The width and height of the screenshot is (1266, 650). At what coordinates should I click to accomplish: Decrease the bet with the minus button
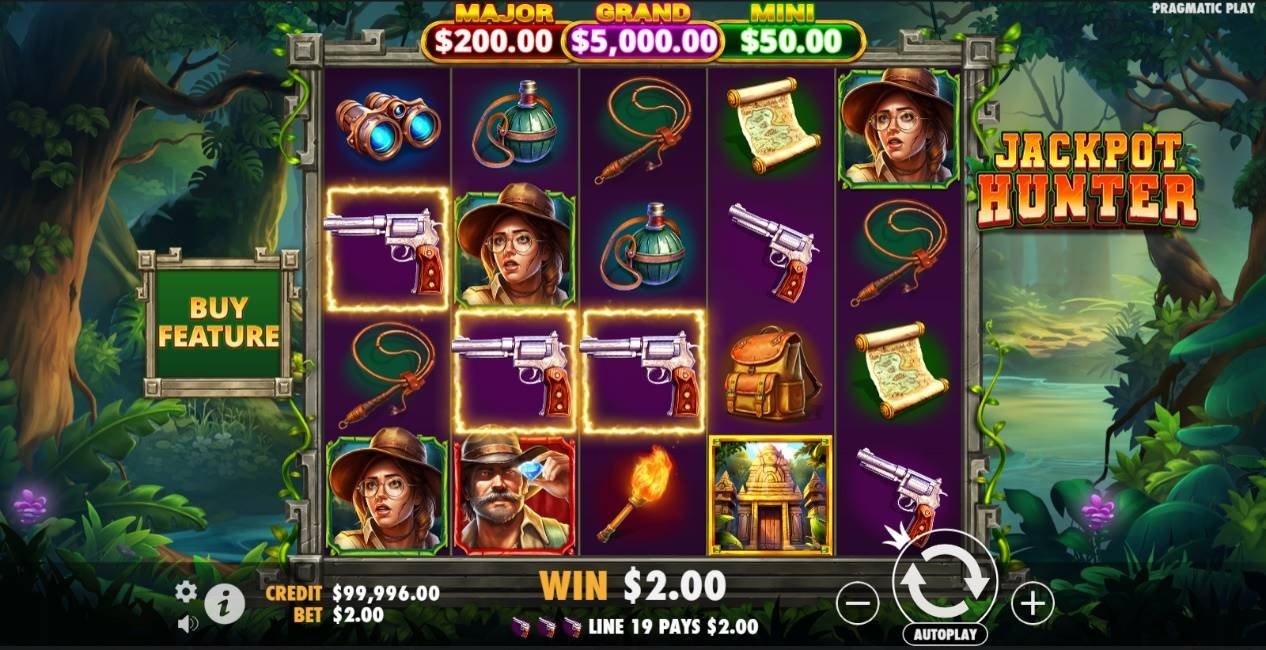(857, 603)
